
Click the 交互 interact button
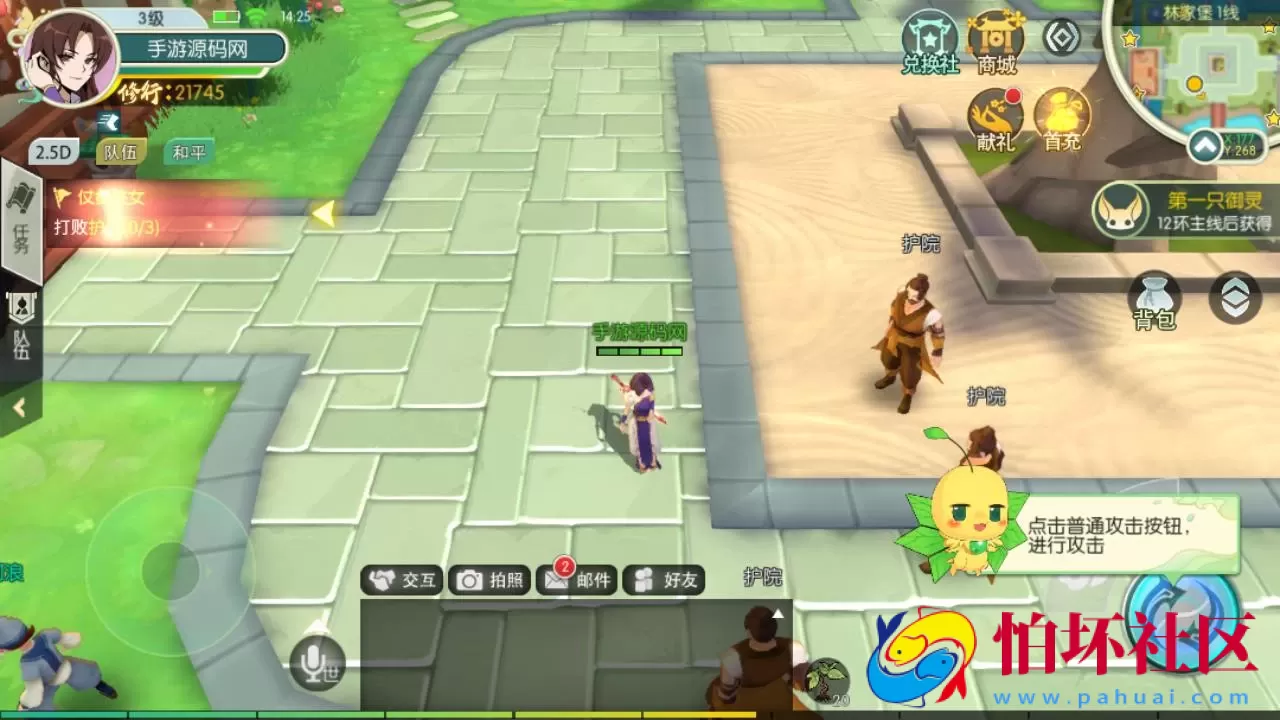(400, 580)
